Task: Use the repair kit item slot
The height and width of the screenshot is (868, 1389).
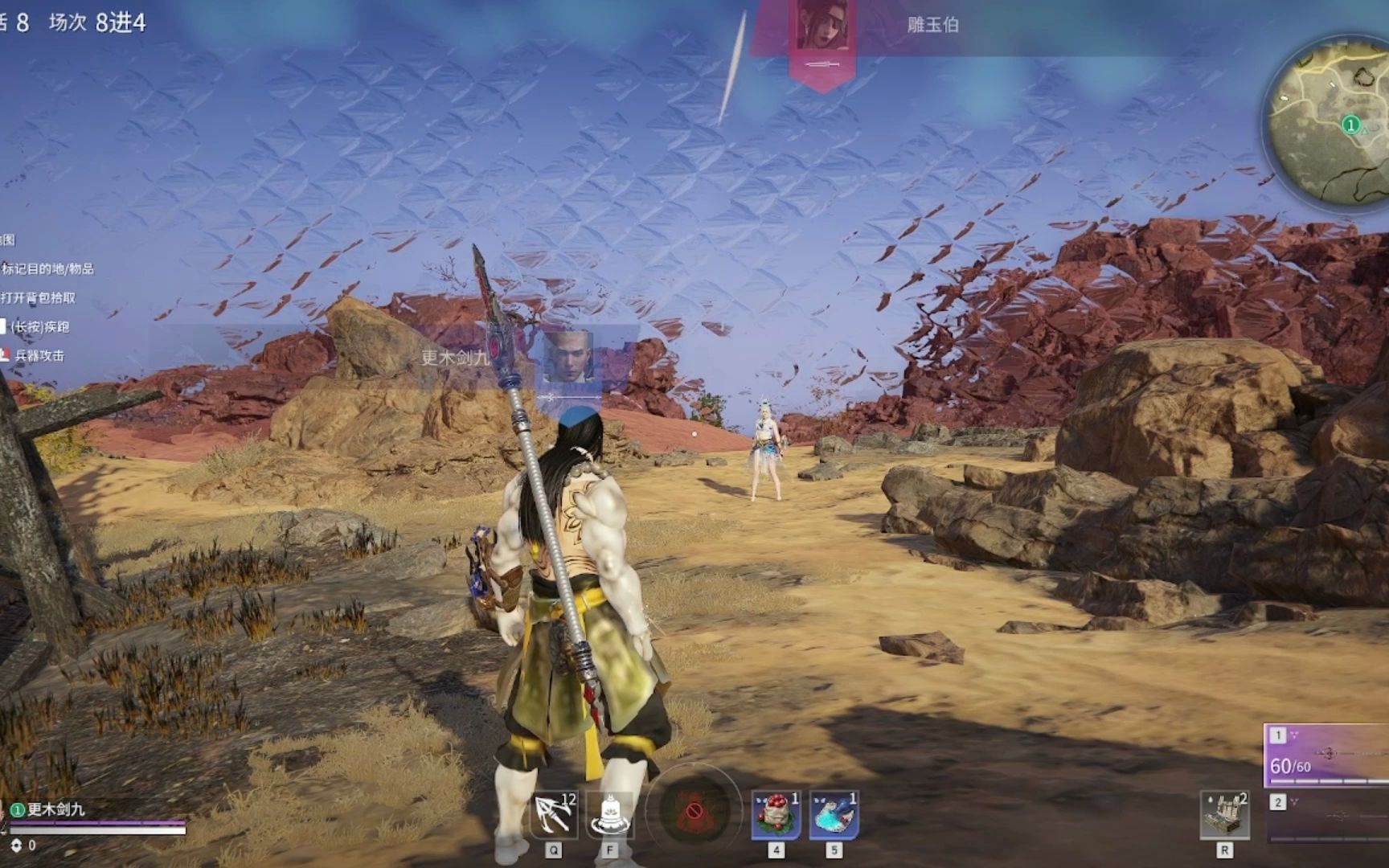Action: tap(1224, 814)
